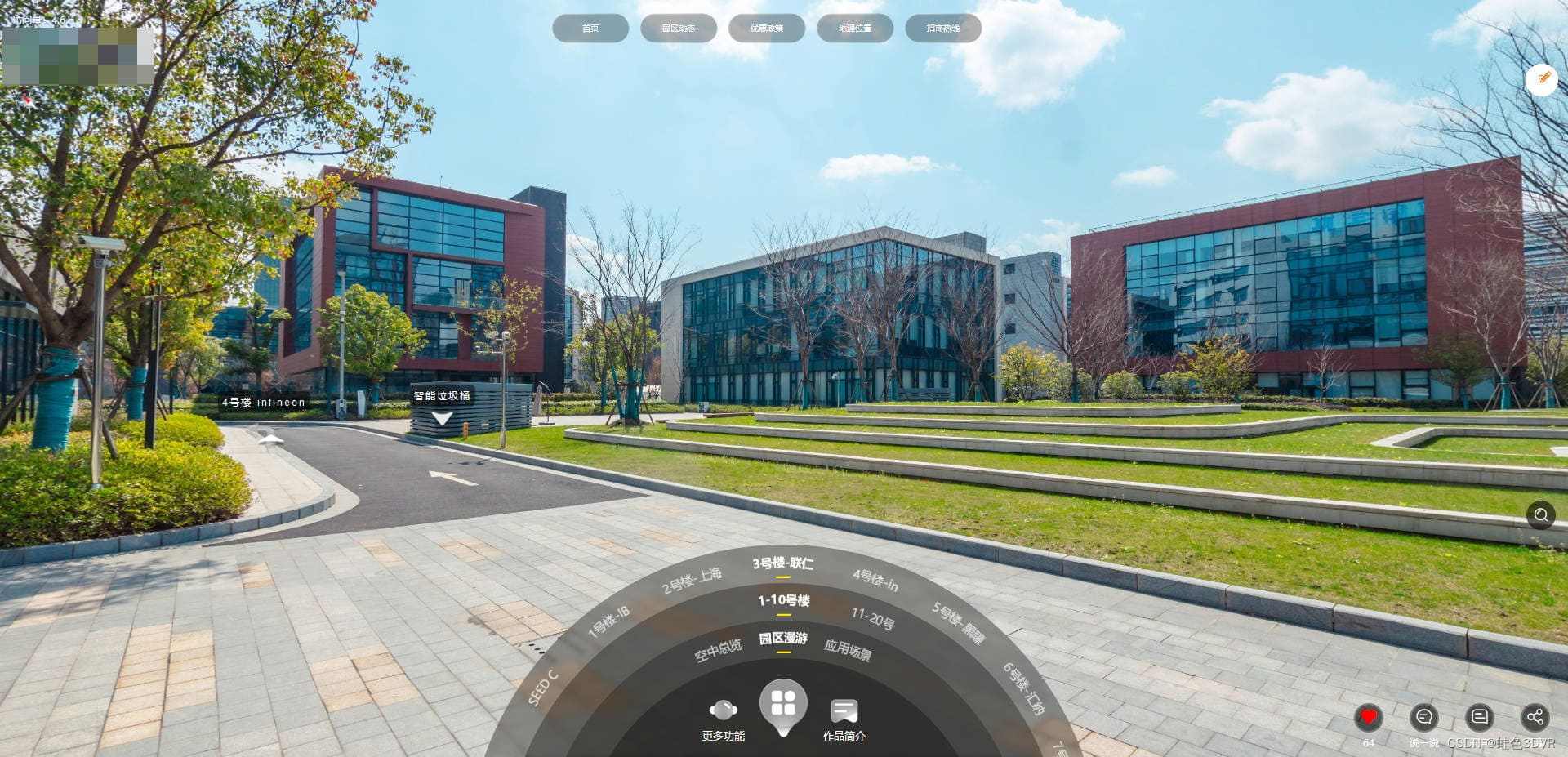
Task: Click the magnifier search icon
Action: (1541, 514)
